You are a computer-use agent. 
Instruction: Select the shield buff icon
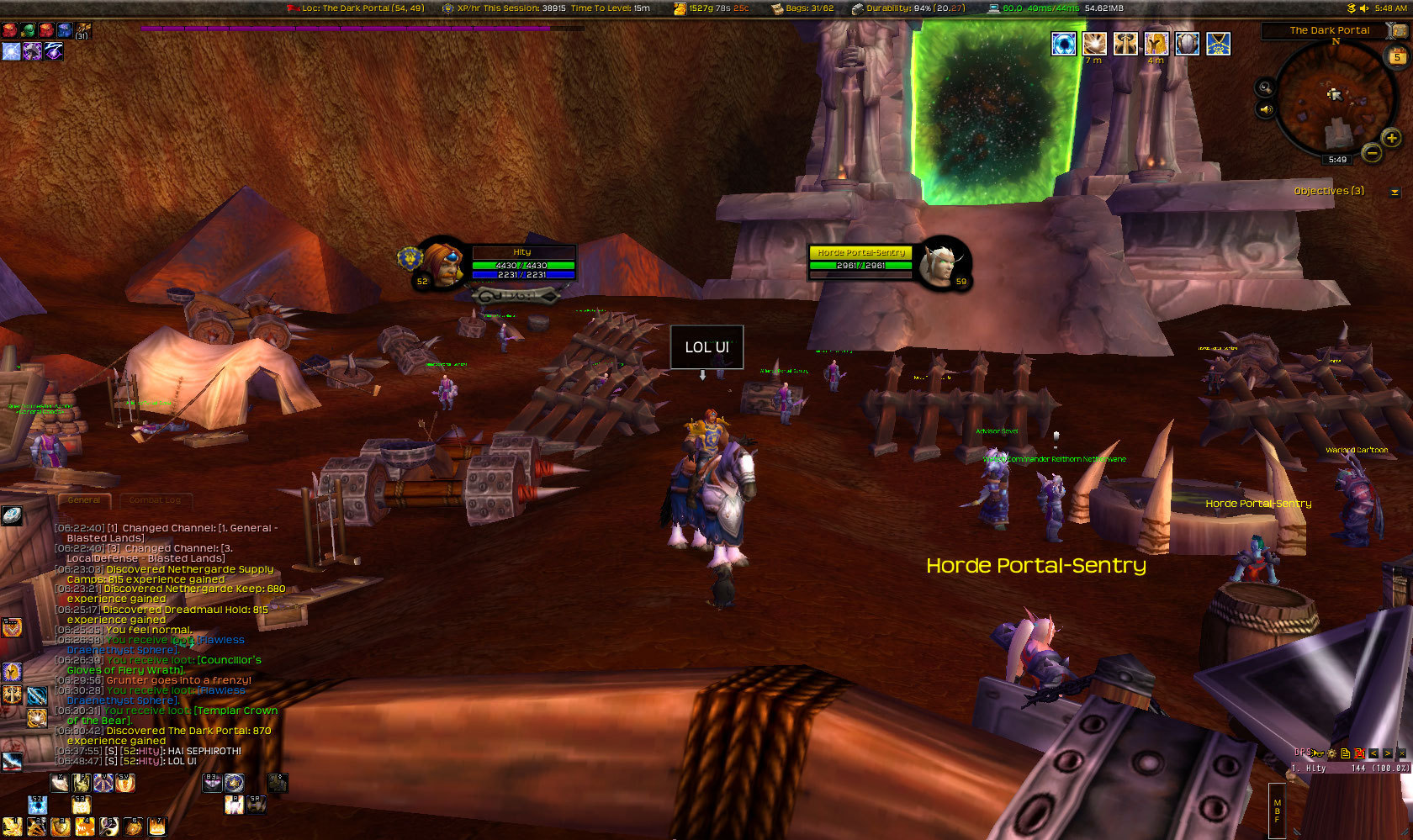click(x=1187, y=44)
